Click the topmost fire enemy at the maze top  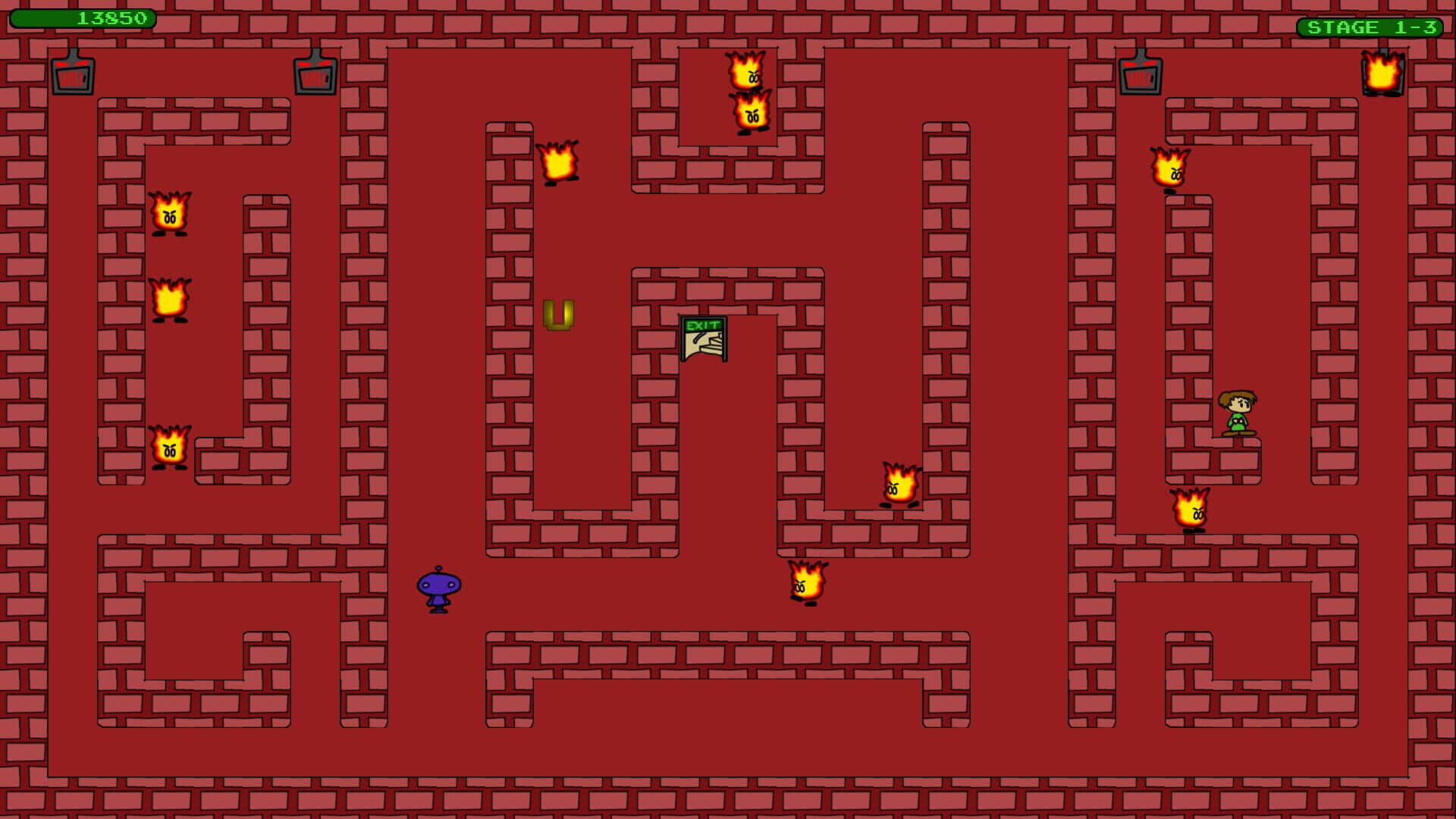pos(746,72)
